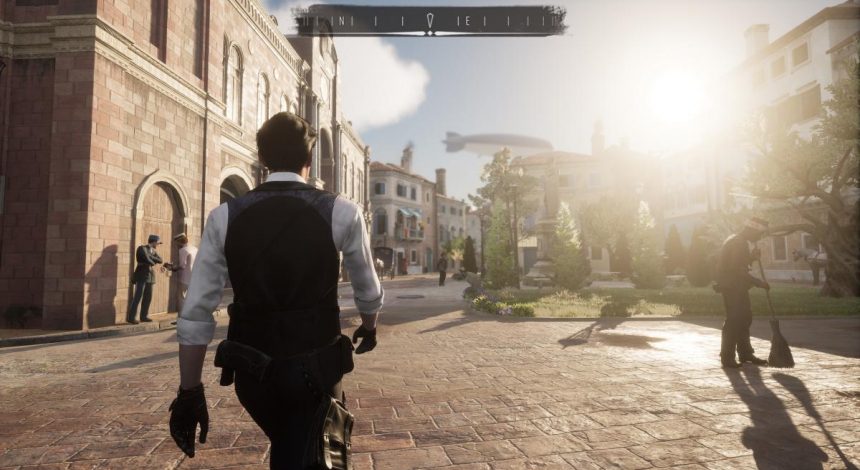Select the objective marker on the compass
This screenshot has width=860, height=470.
(x=431, y=19)
